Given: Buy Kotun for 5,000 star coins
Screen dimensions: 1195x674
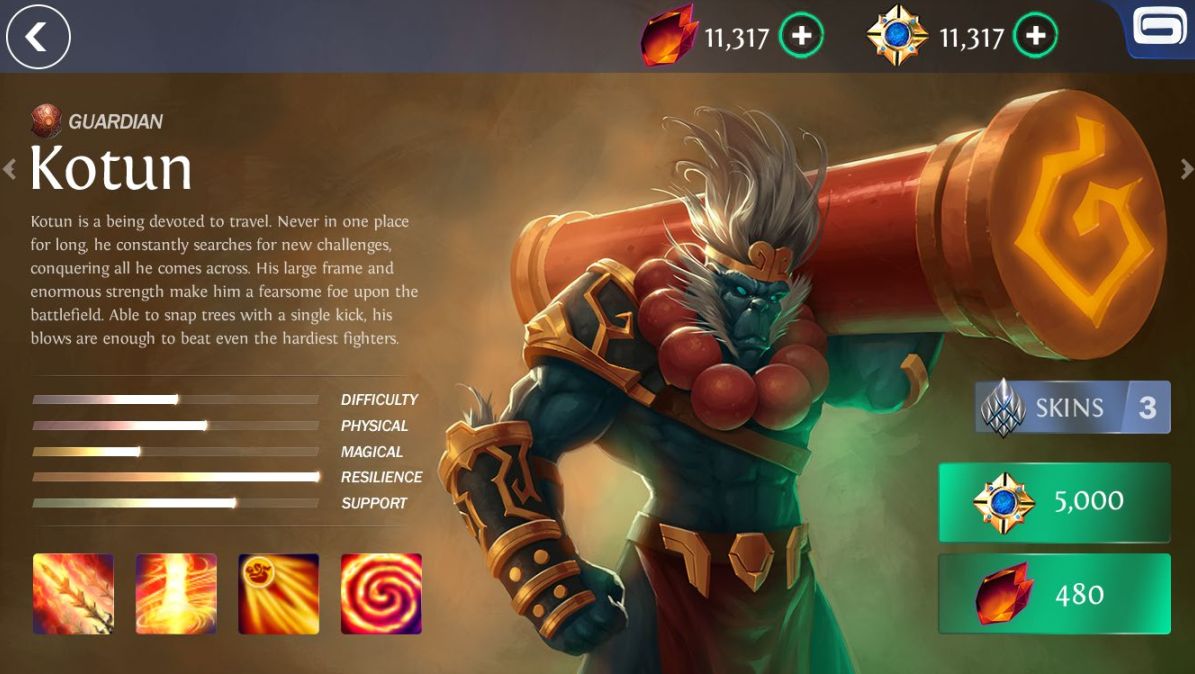Looking at the screenshot, I should pyautogui.click(x=1054, y=501).
